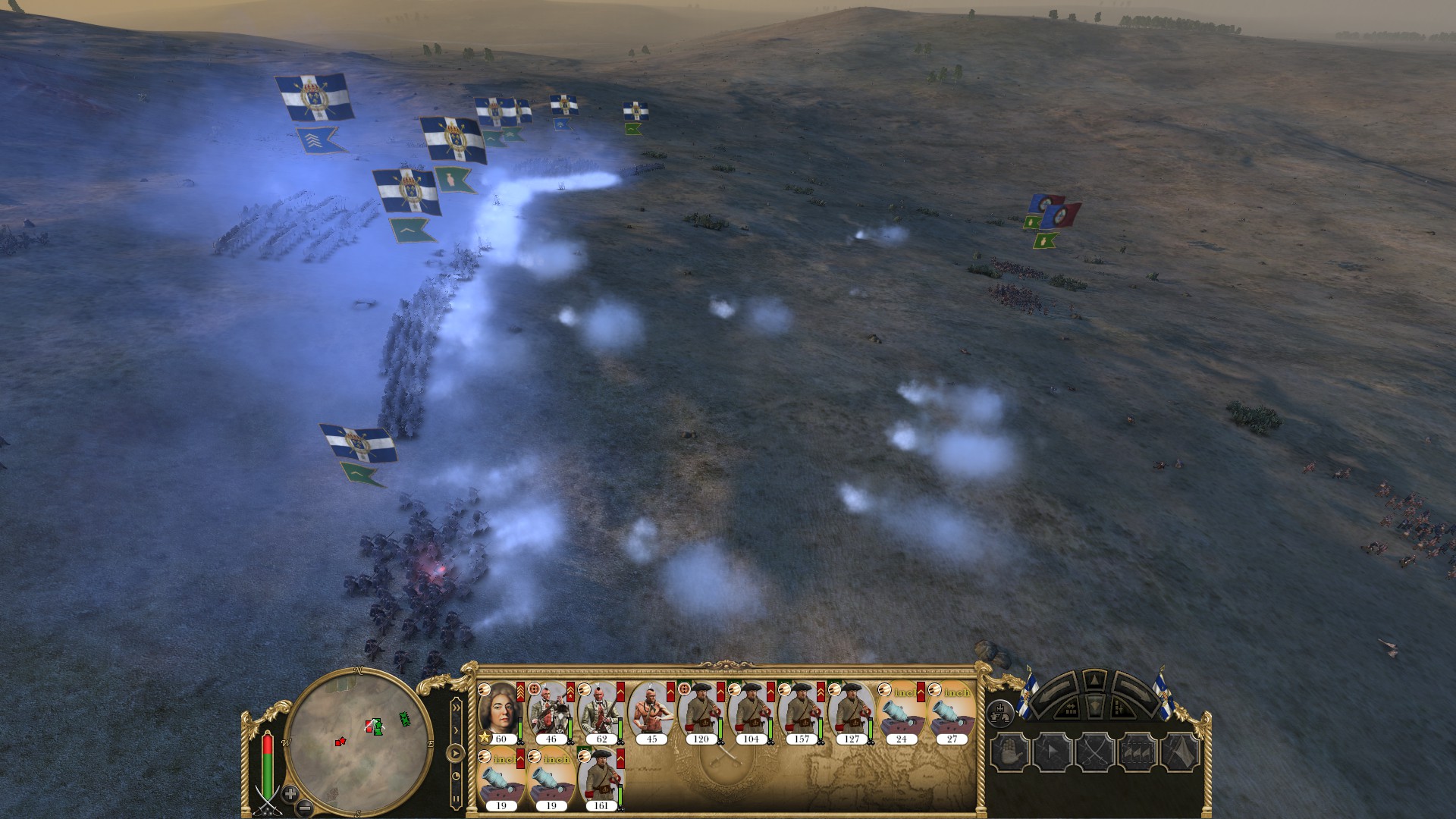Image resolution: width=1456 pixels, height=819 pixels.
Task: Choose the shirtless native warrior card with 45
Action: (x=651, y=713)
